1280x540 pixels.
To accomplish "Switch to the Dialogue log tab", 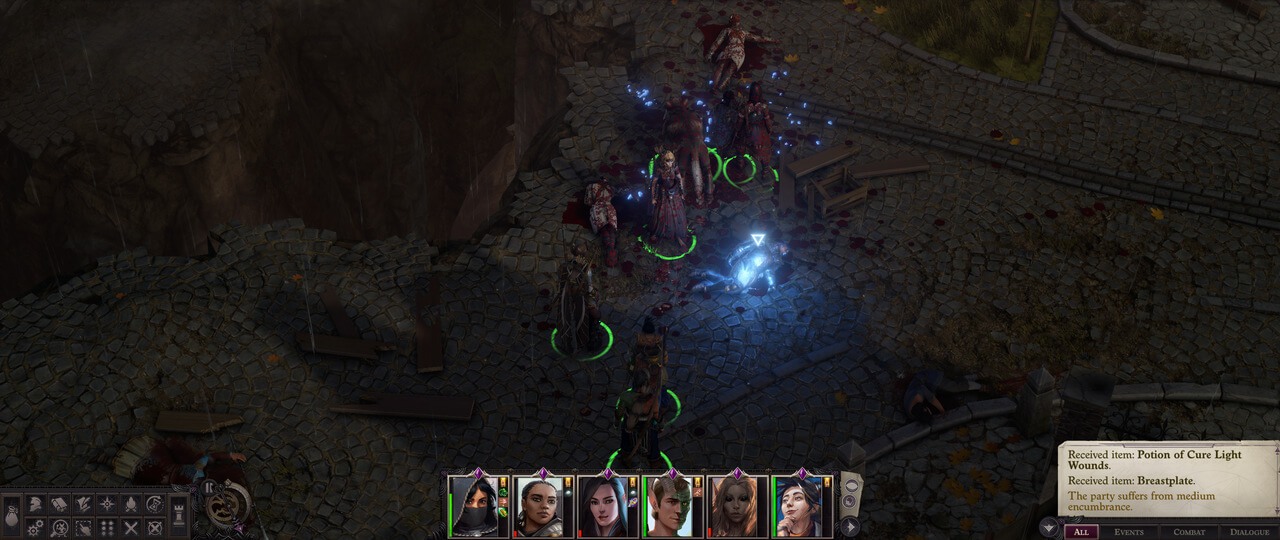I will pos(1250,532).
